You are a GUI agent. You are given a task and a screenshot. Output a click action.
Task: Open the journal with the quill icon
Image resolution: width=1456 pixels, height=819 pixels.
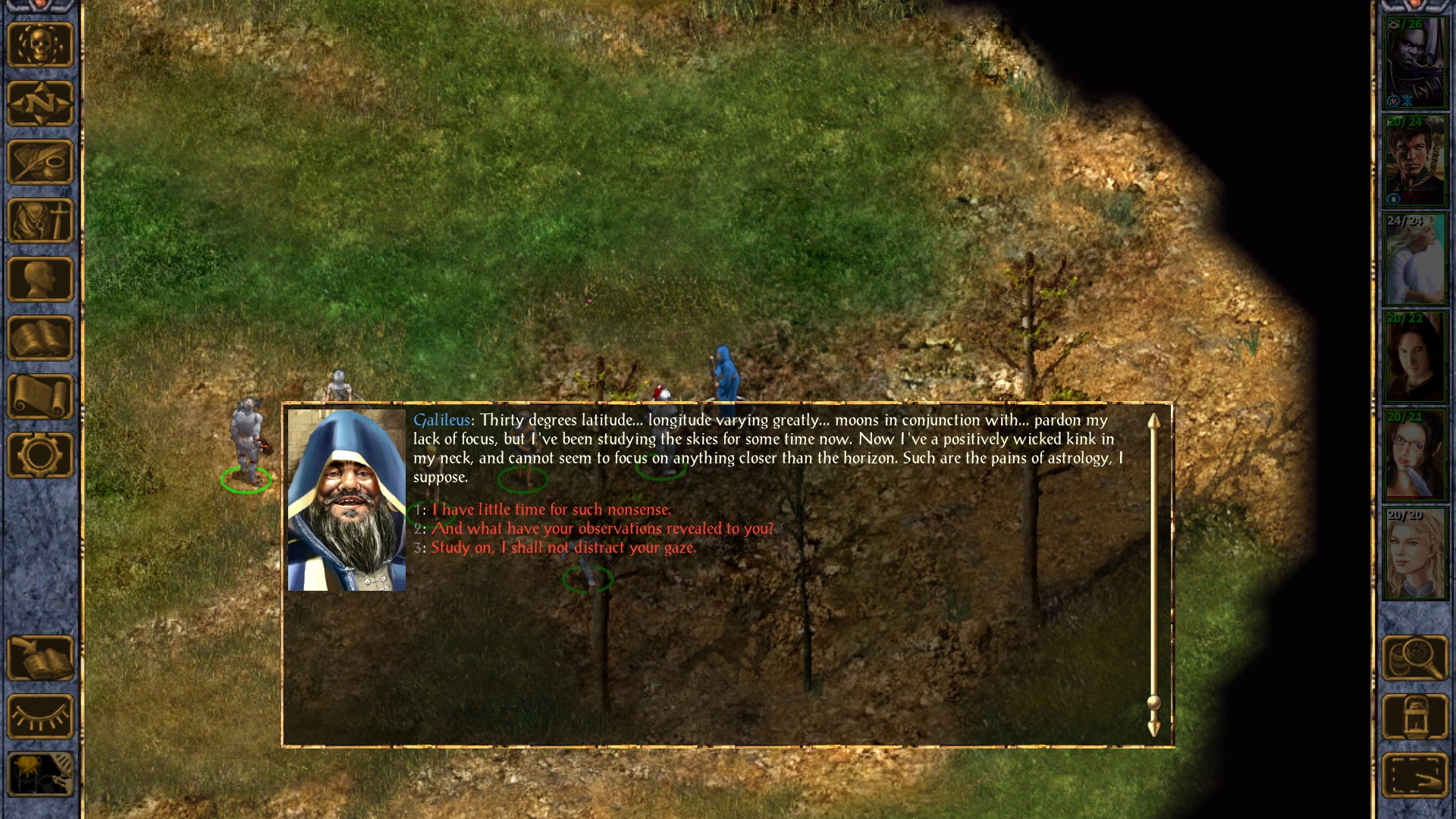pyautogui.click(x=40, y=162)
